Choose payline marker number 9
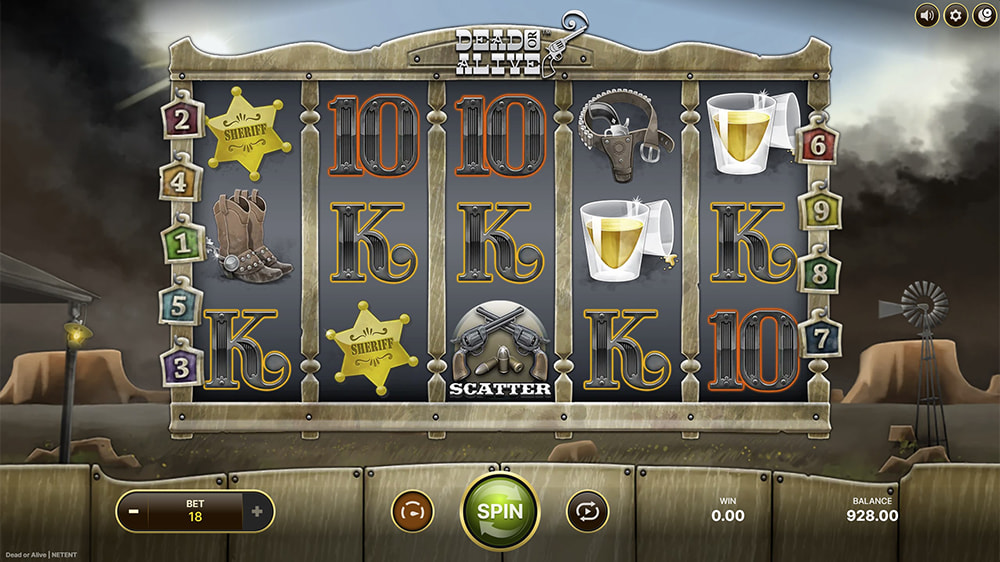1000x562 pixels. click(x=820, y=210)
